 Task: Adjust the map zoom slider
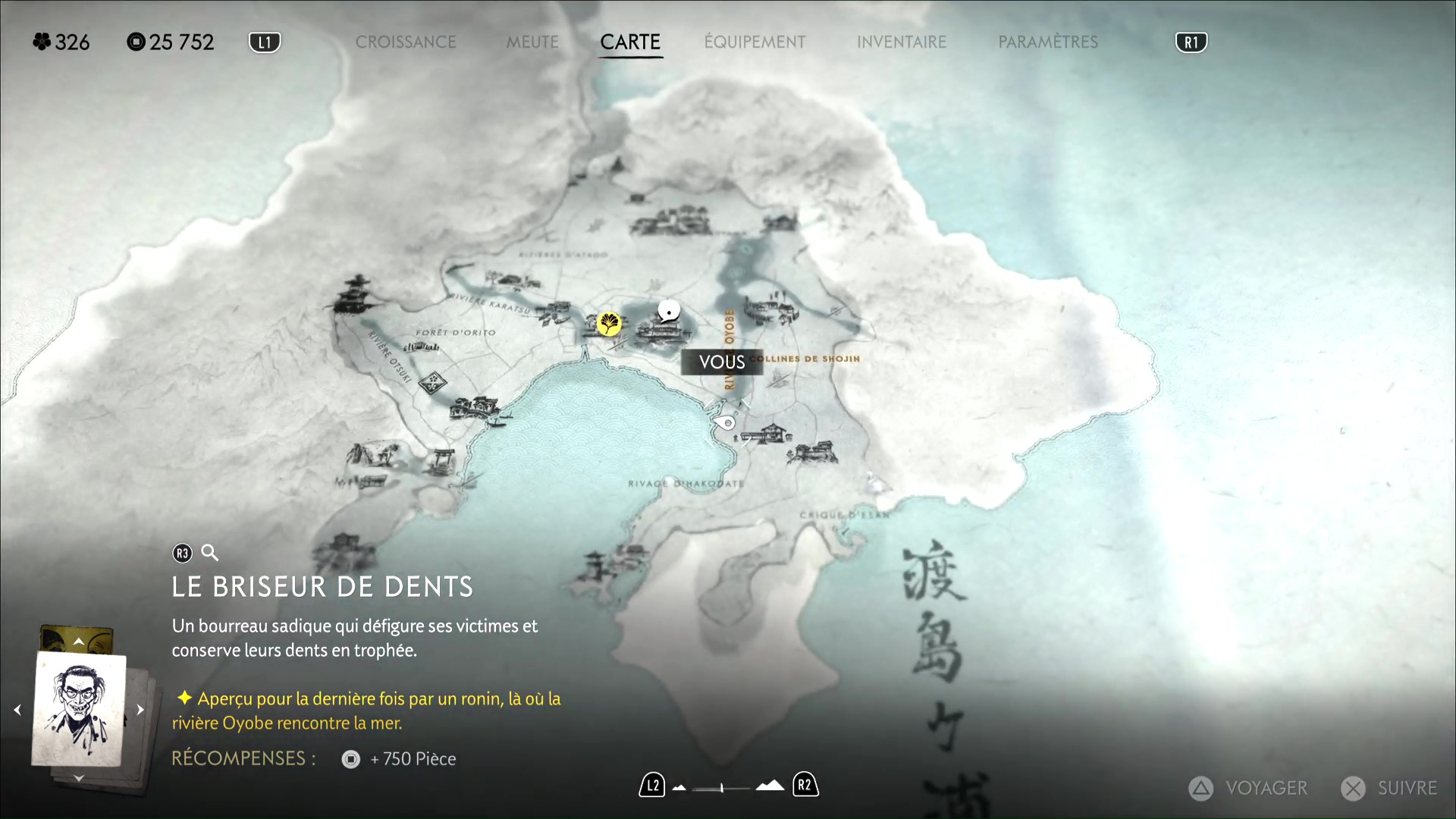(x=722, y=788)
